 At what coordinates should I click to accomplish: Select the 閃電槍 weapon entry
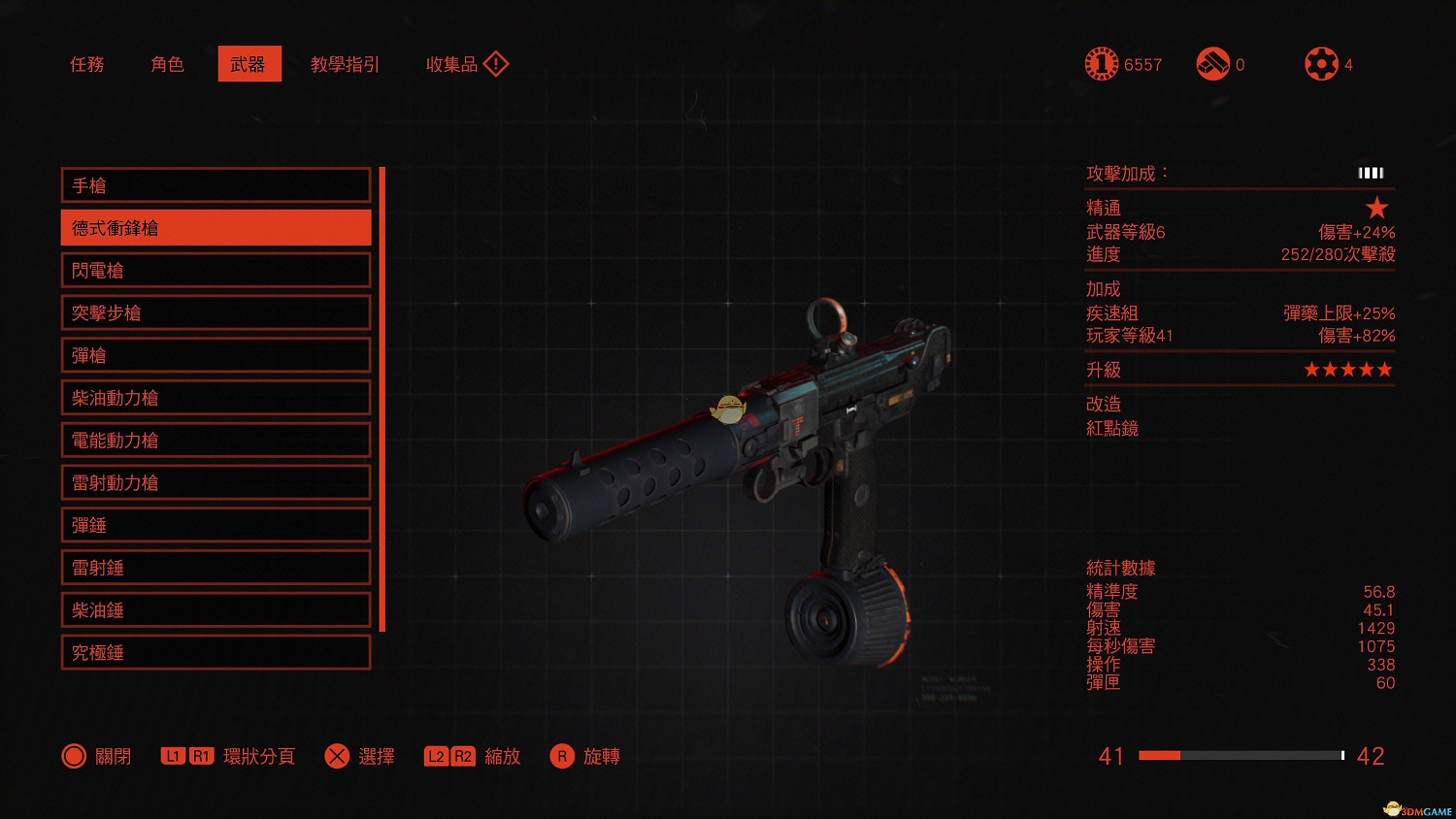tap(215, 271)
